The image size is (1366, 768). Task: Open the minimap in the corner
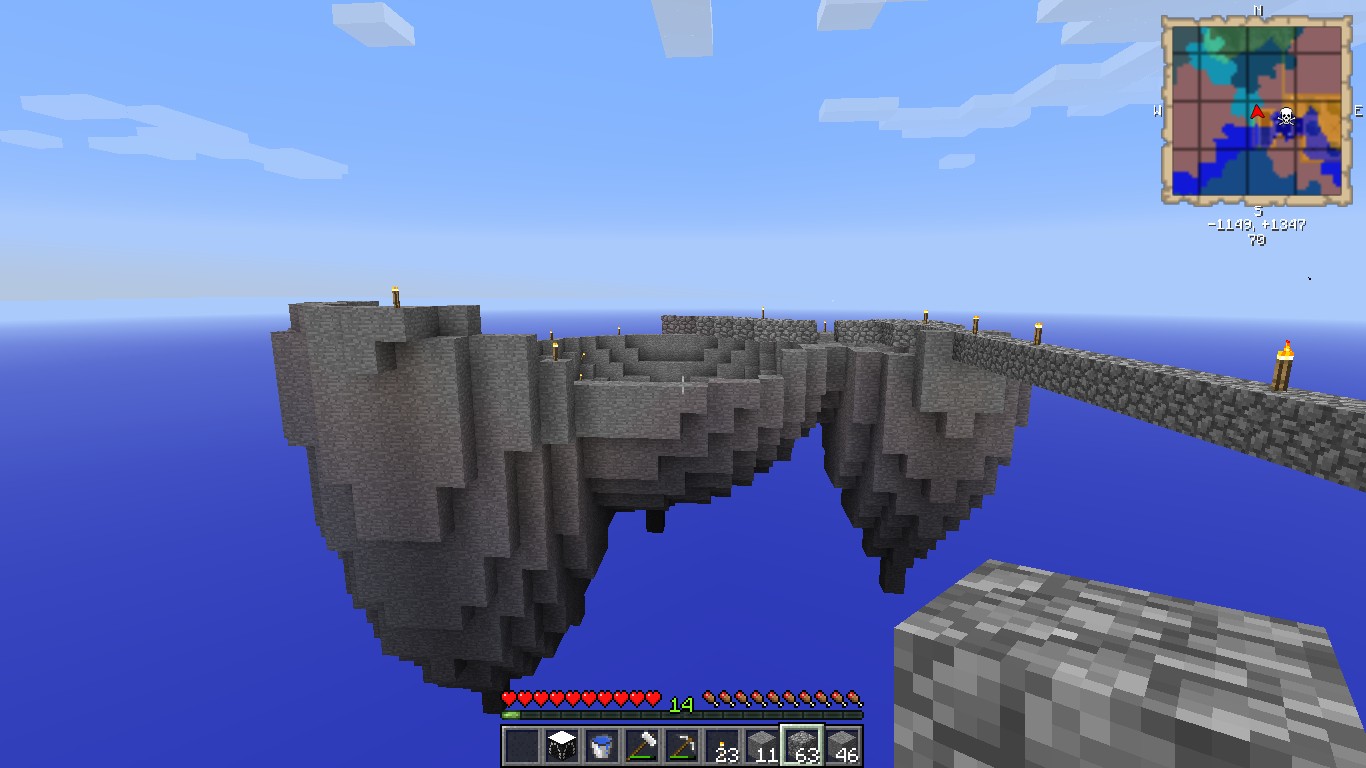click(x=1257, y=110)
